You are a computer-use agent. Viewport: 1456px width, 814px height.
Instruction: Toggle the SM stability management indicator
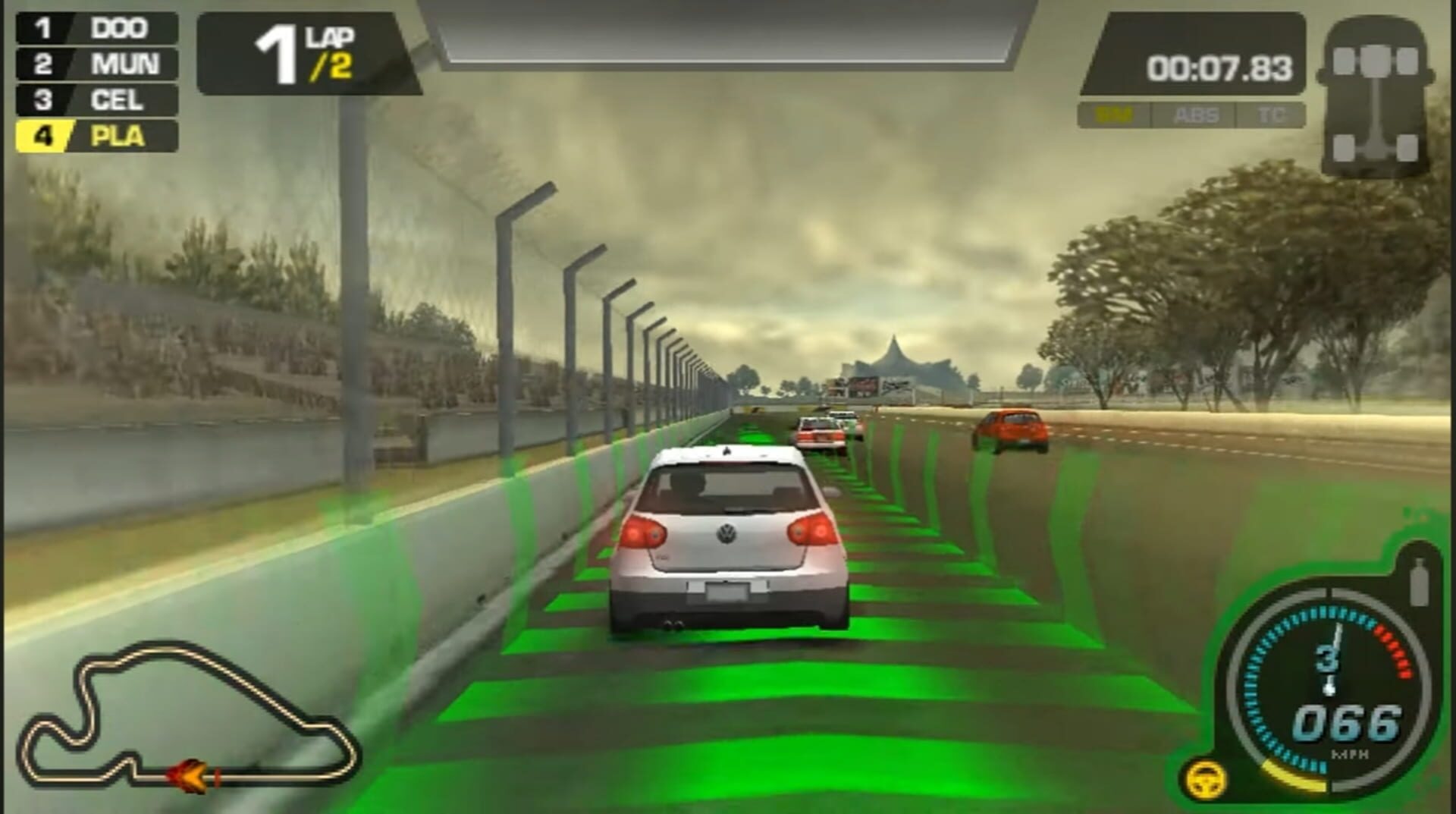[x=1115, y=115]
